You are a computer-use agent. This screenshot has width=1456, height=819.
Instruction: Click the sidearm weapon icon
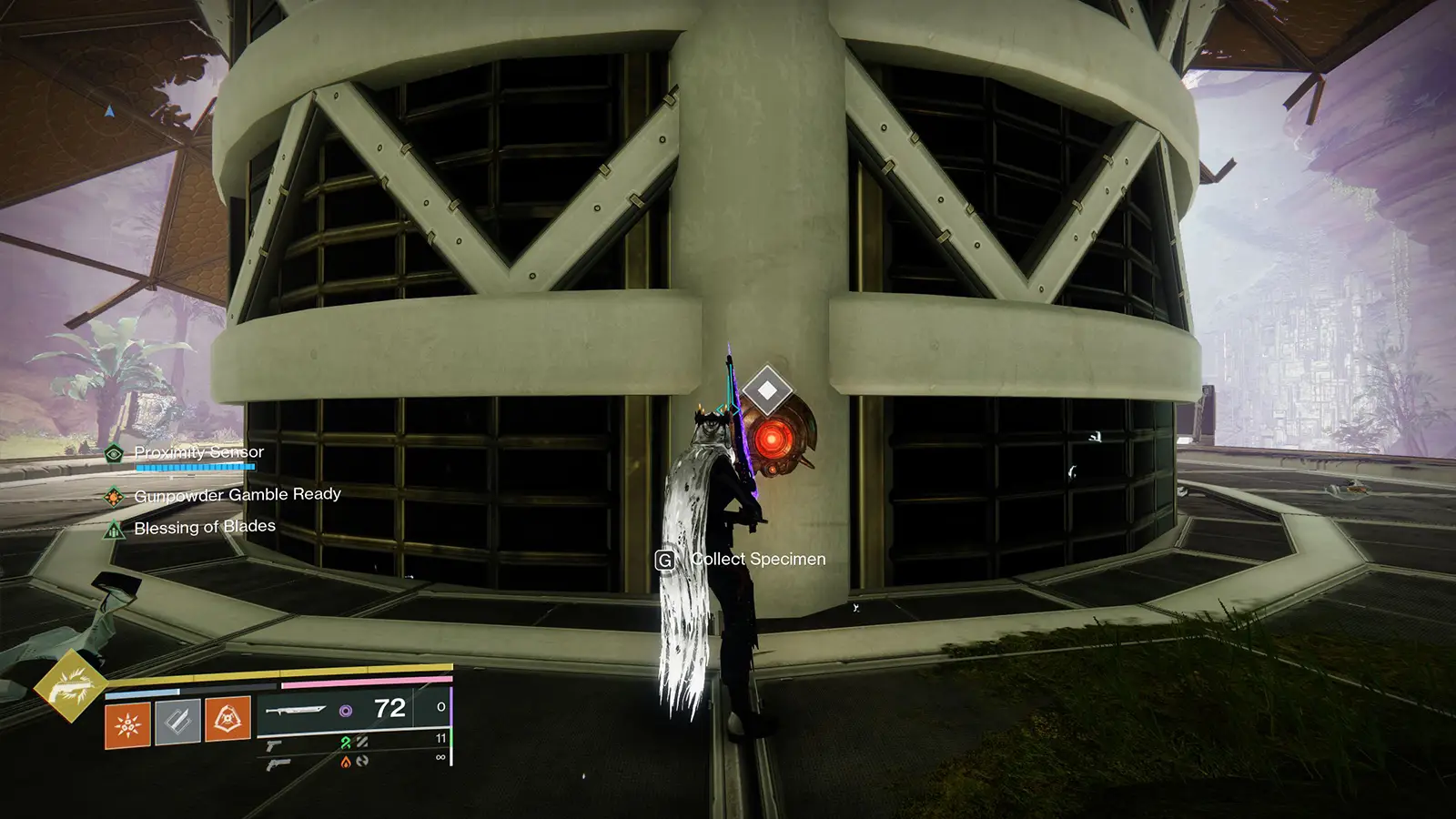click(275, 746)
